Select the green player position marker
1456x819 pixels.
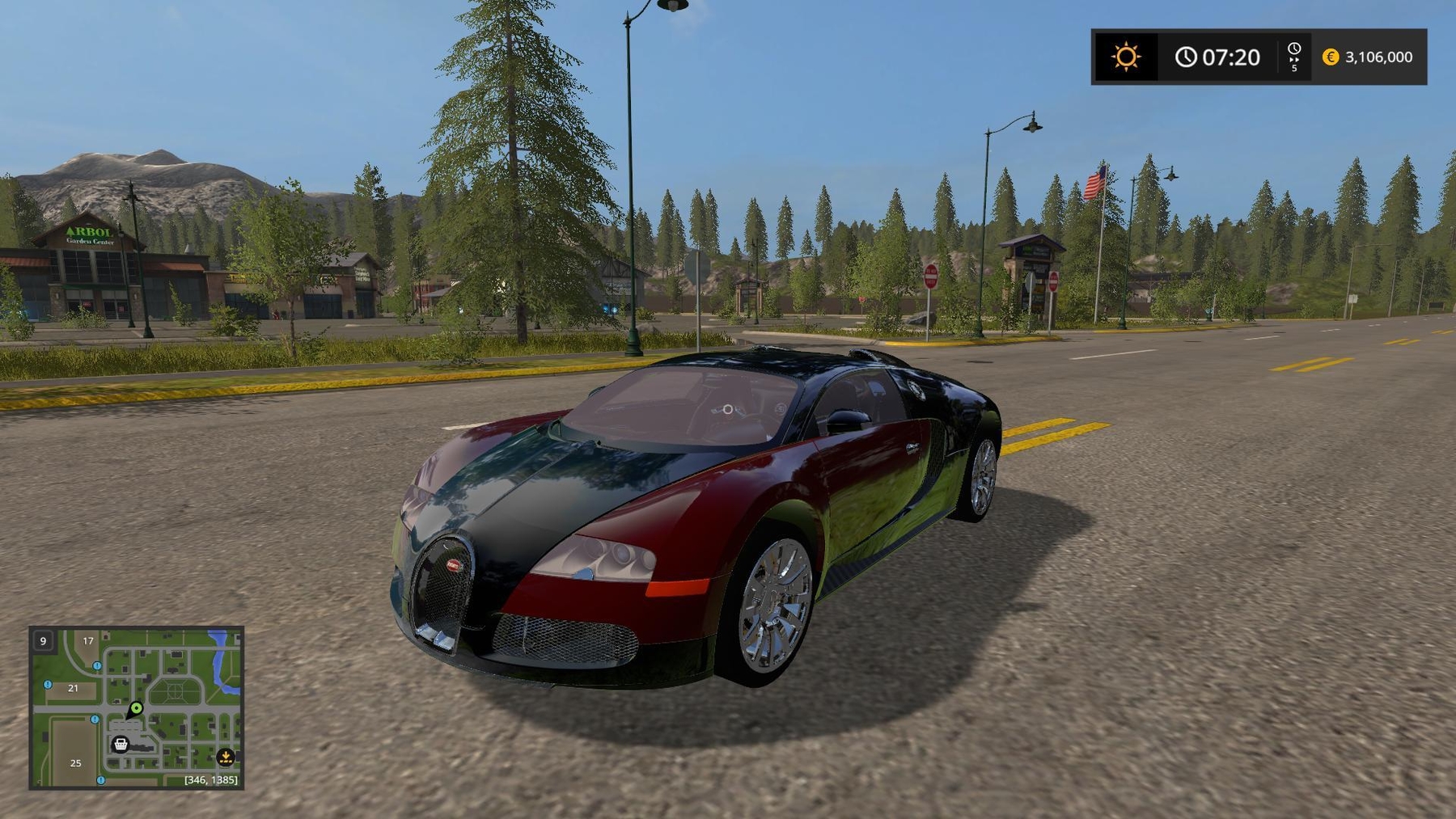click(137, 708)
